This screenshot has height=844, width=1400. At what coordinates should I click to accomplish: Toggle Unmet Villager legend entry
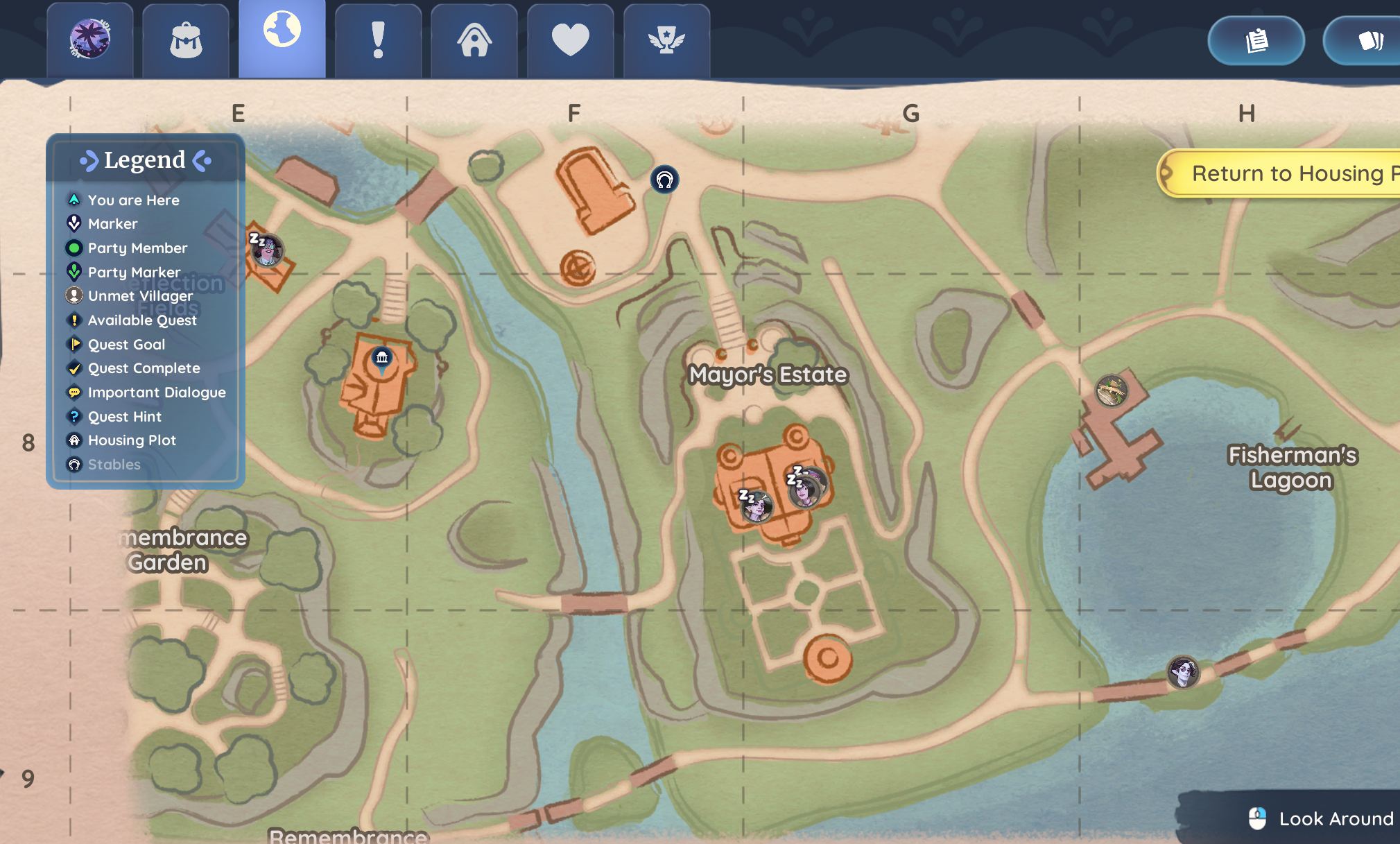(140, 296)
